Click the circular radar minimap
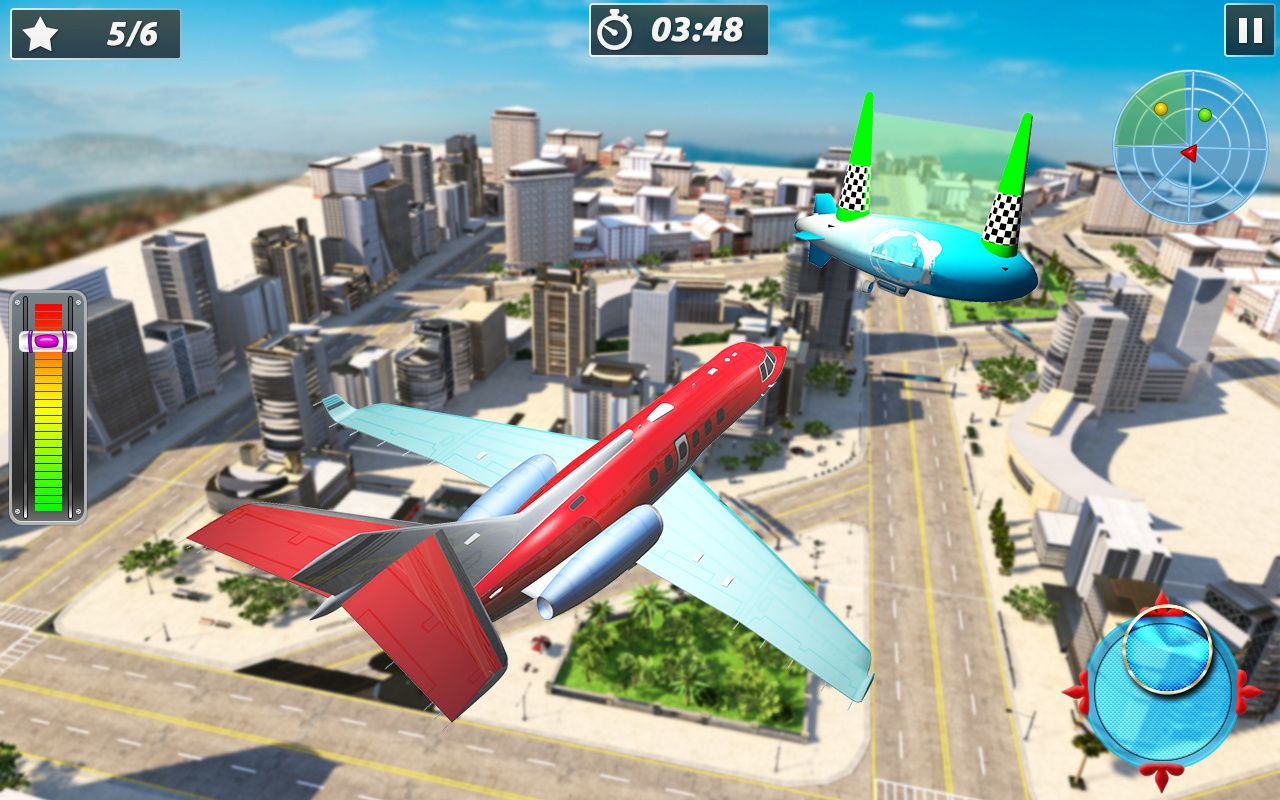 pyautogui.click(x=1190, y=147)
